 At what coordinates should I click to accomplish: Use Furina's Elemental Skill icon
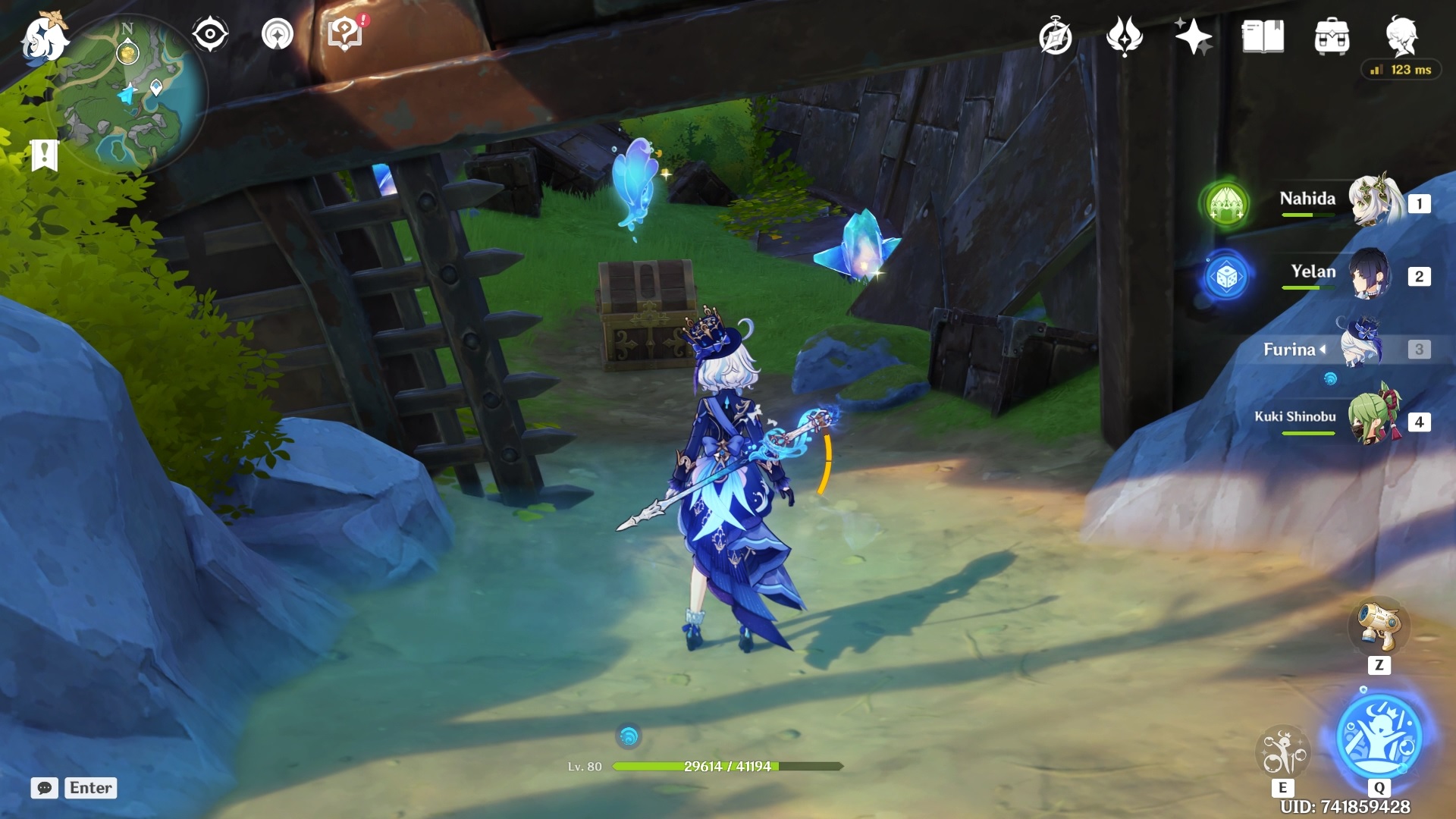[x=1283, y=751]
